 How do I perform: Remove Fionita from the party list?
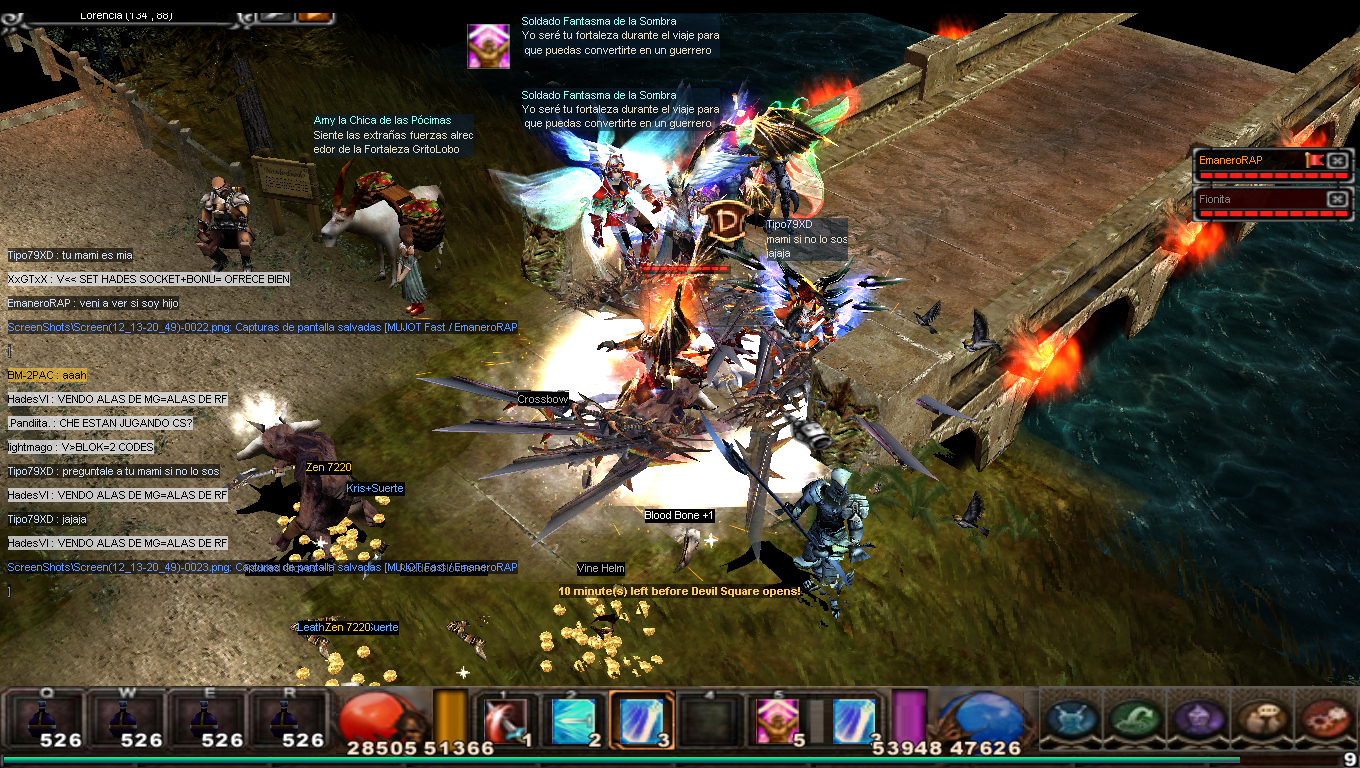tap(1337, 199)
